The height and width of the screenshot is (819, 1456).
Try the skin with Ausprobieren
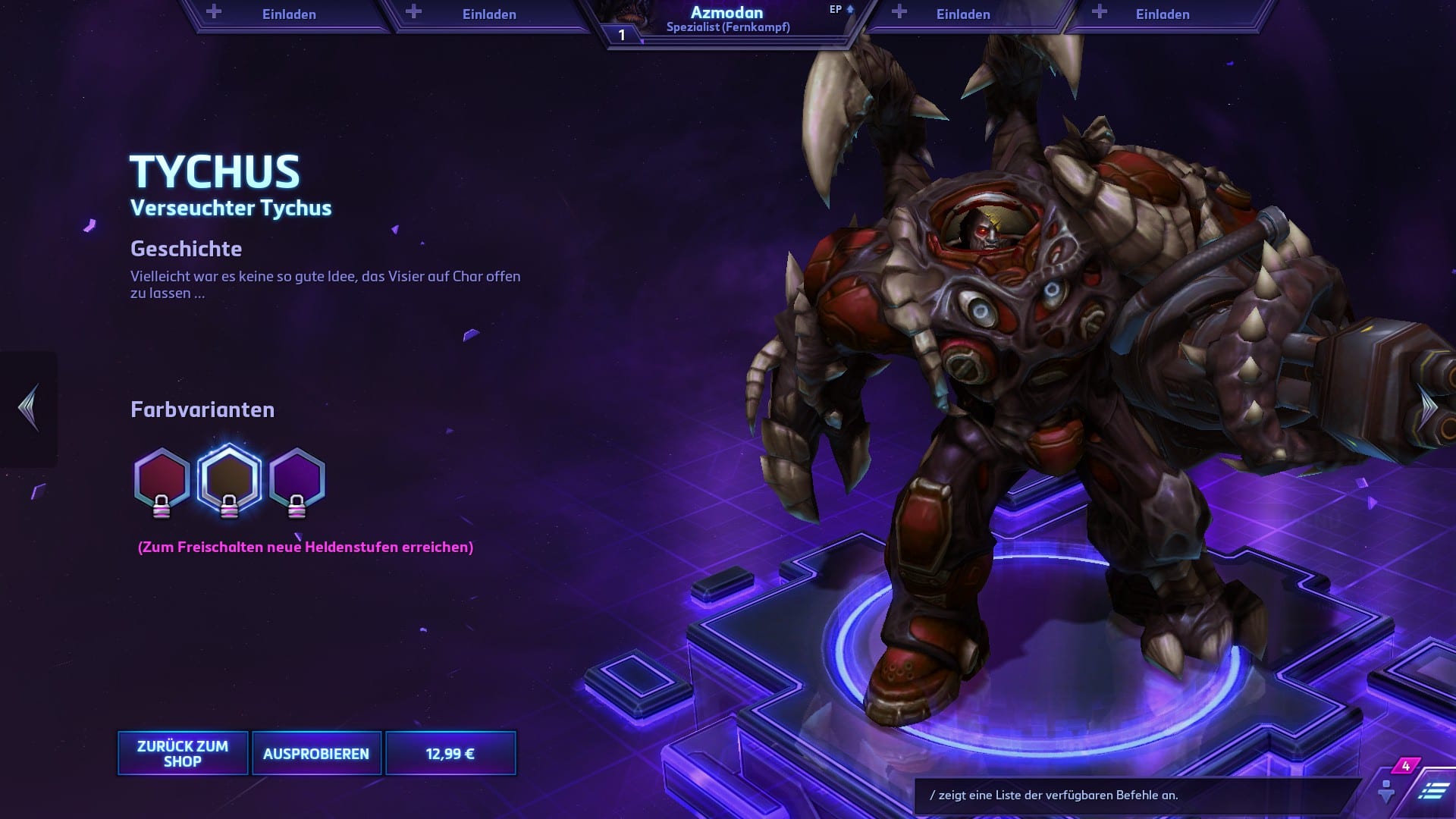click(x=316, y=753)
